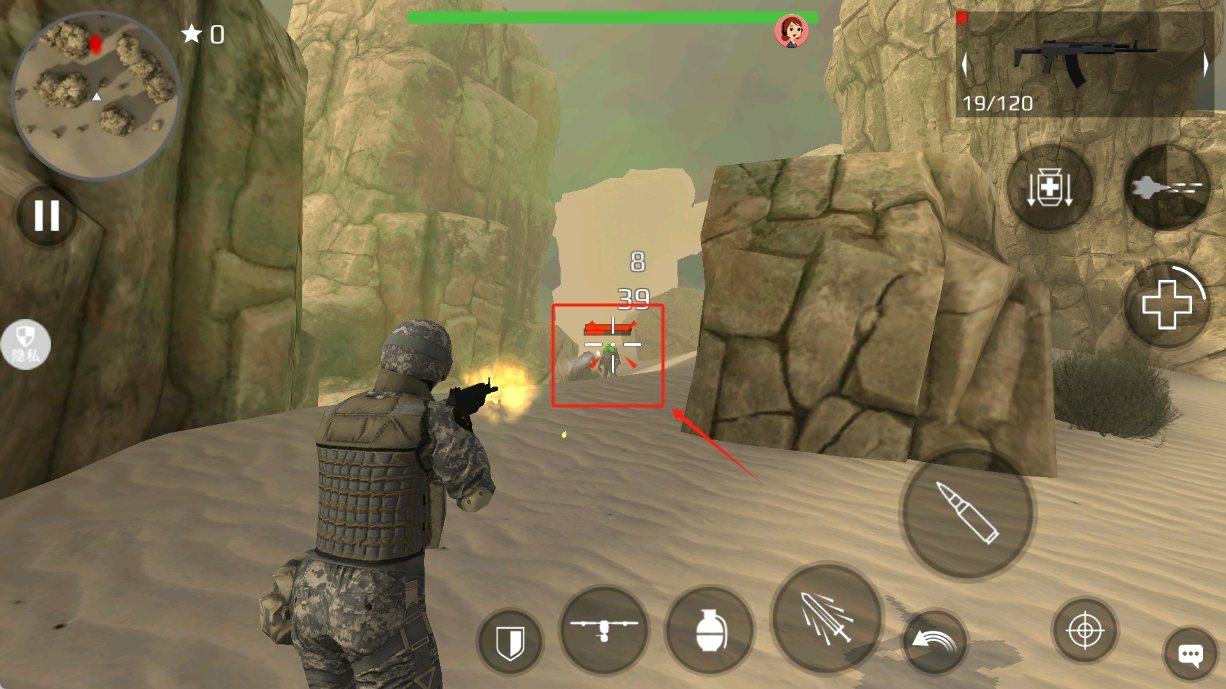The width and height of the screenshot is (1226, 689).
Task: Perform the knife melee attack
Action: coord(826,618)
